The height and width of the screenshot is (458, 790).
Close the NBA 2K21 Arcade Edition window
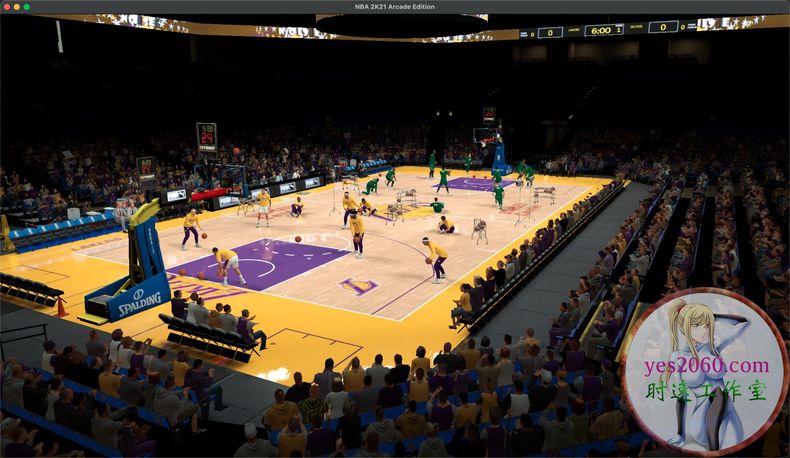(x=6, y=6)
